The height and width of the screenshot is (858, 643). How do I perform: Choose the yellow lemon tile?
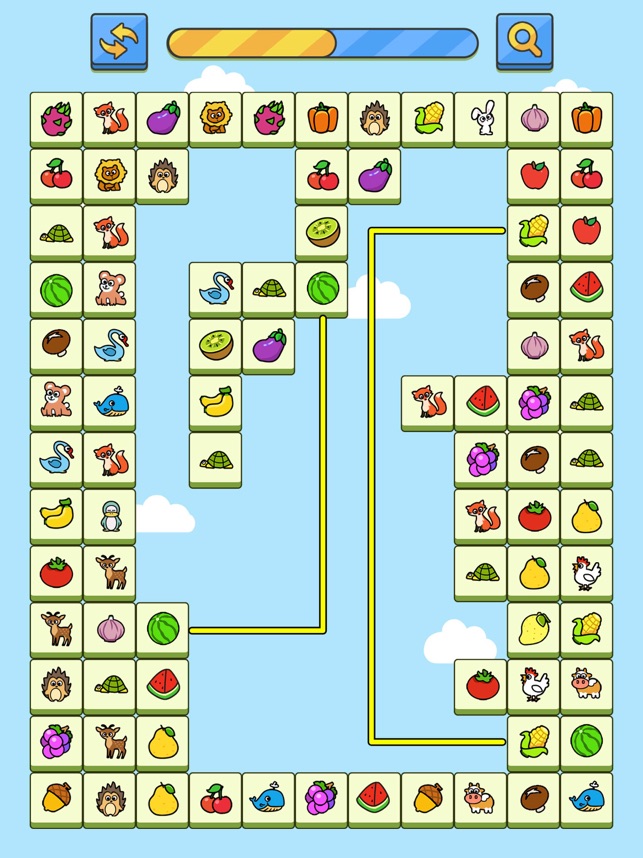point(533,629)
